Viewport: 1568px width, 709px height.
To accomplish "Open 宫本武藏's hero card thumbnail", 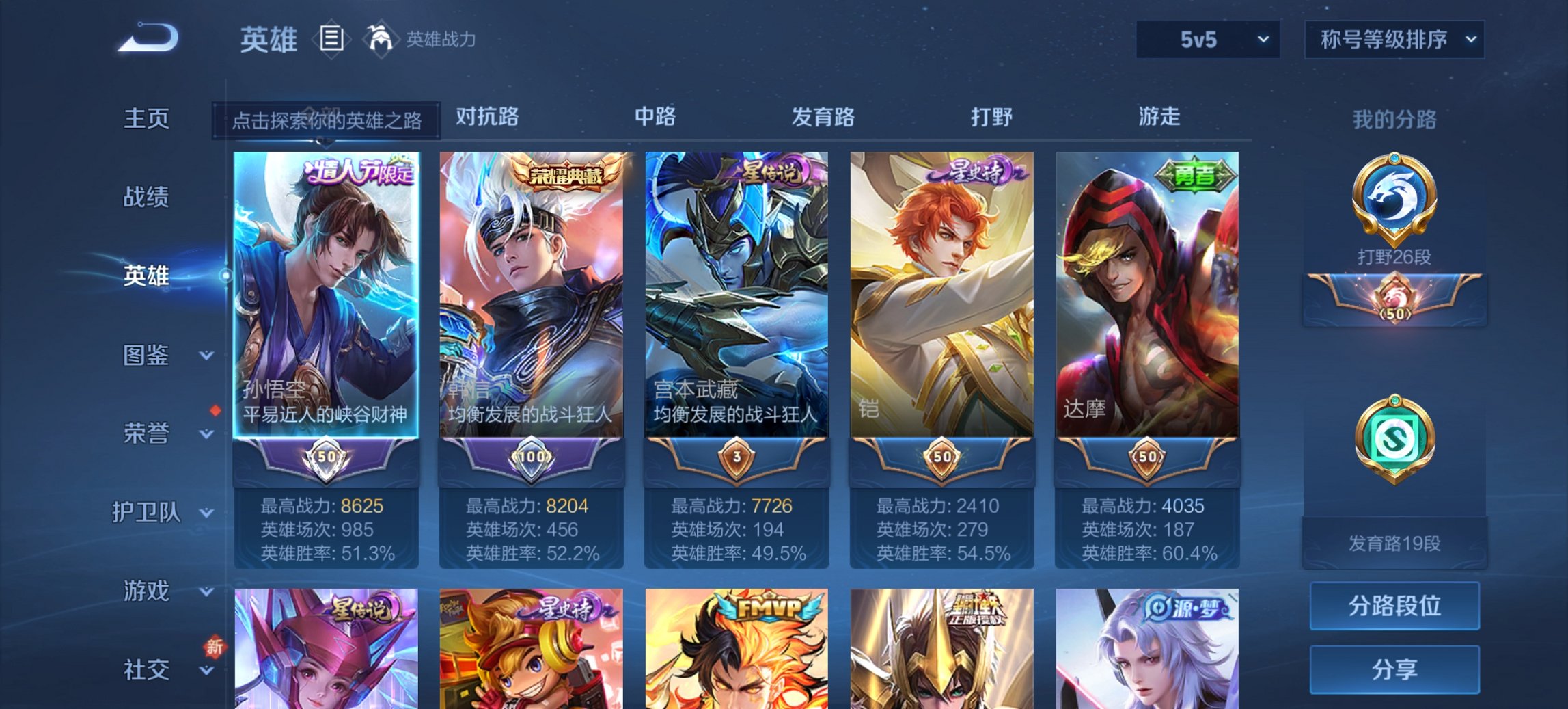I will [737, 294].
